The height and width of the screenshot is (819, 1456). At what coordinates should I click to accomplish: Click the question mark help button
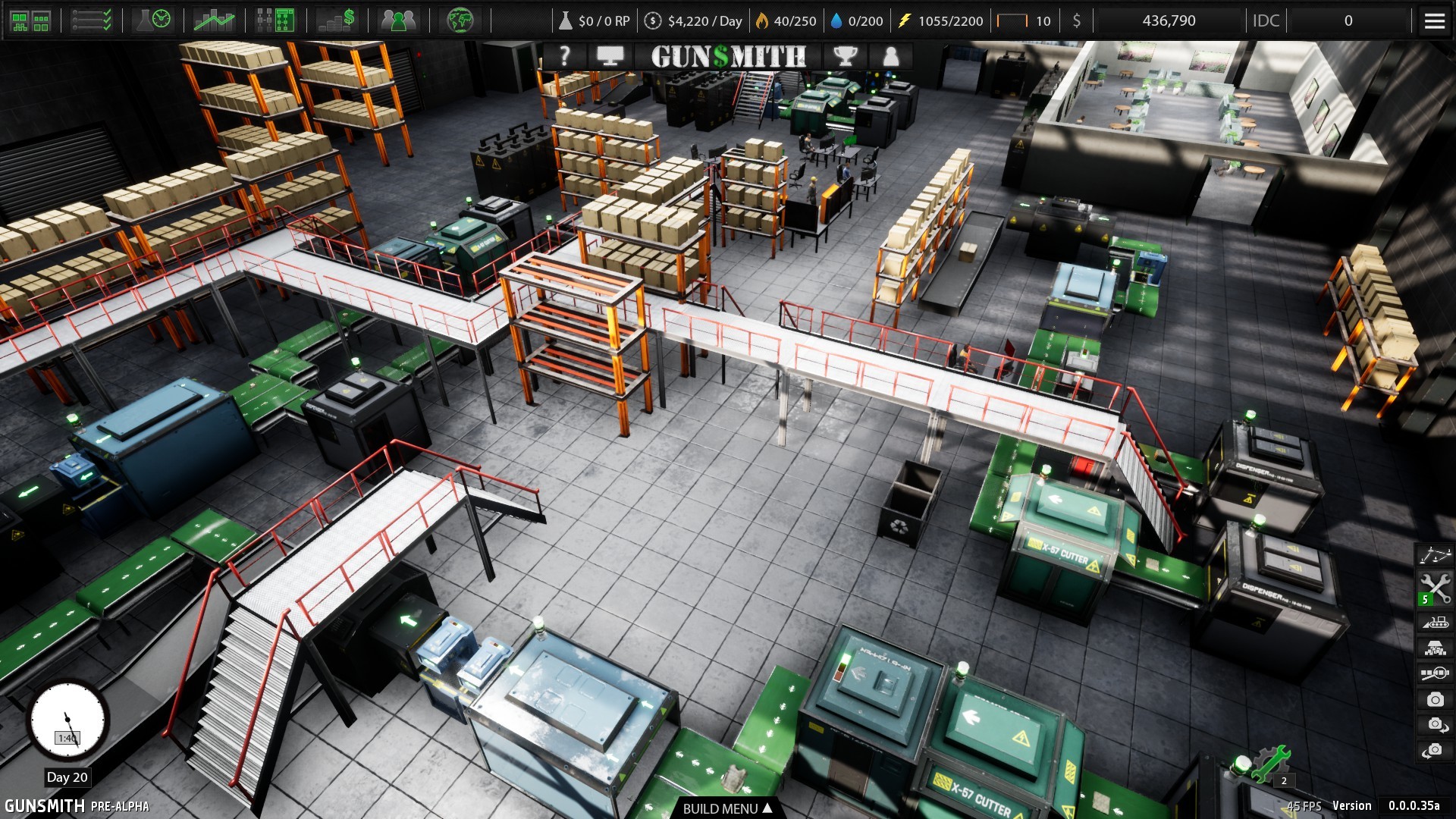click(x=564, y=56)
